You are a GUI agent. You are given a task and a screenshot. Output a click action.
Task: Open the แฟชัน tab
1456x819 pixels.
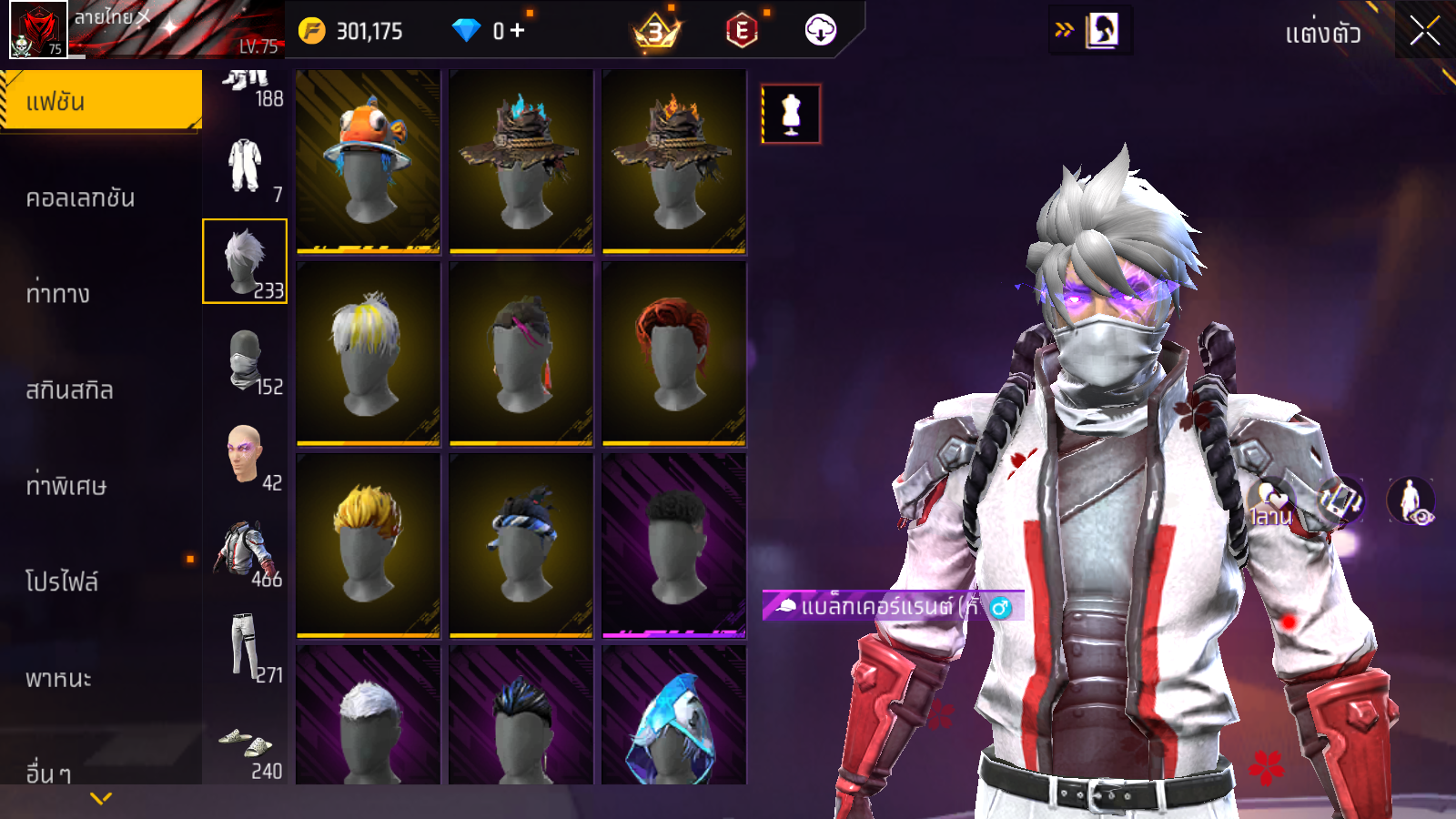point(101,101)
